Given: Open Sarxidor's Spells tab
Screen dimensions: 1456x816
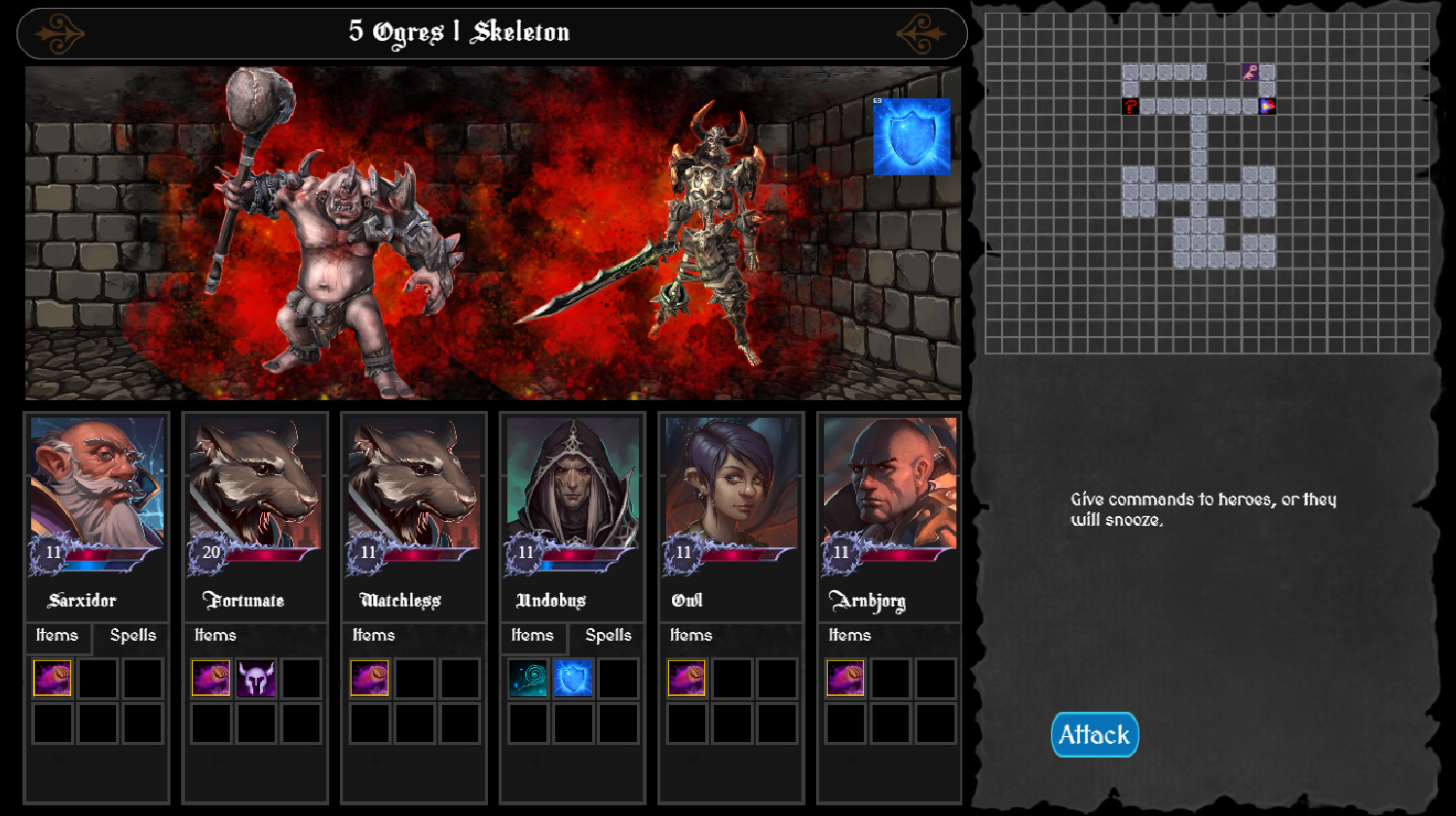Looking at the screenshot, I should point(132,635).
